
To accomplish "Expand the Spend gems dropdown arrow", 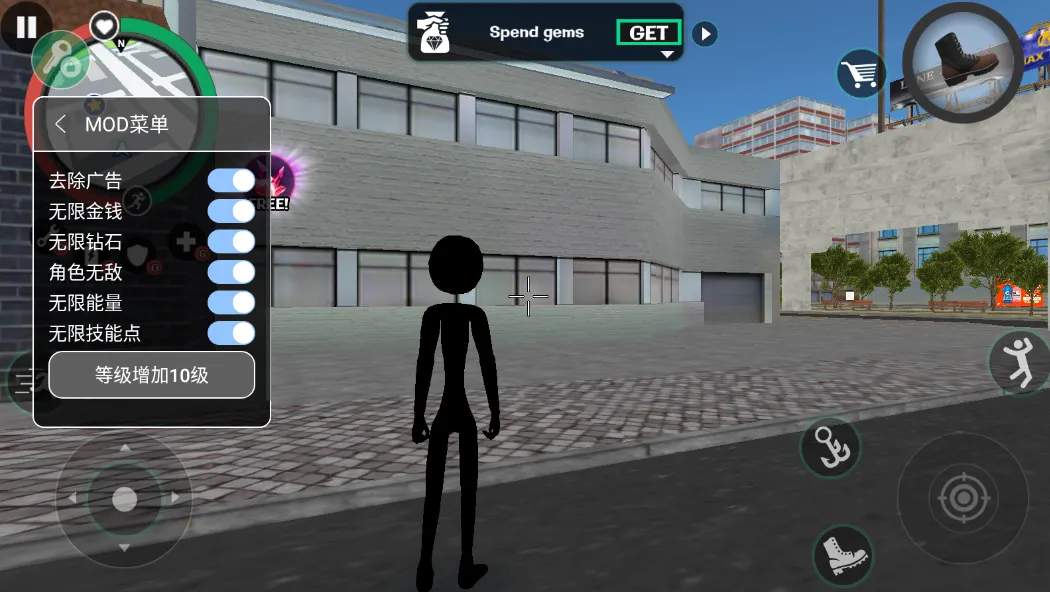I will (667, 55).
